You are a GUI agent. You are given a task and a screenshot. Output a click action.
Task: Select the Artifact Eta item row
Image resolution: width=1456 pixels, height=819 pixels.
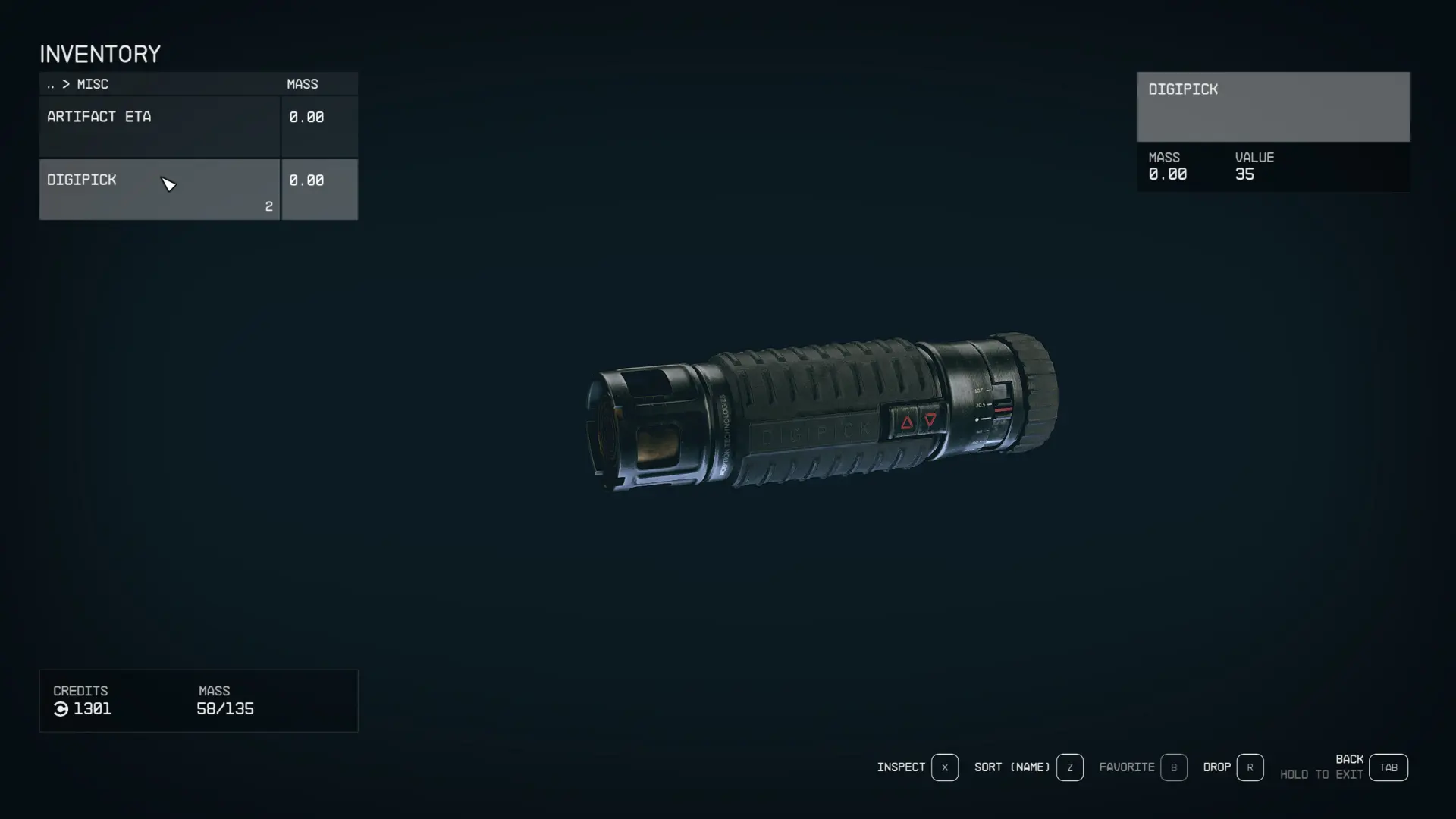pos(159,126)
